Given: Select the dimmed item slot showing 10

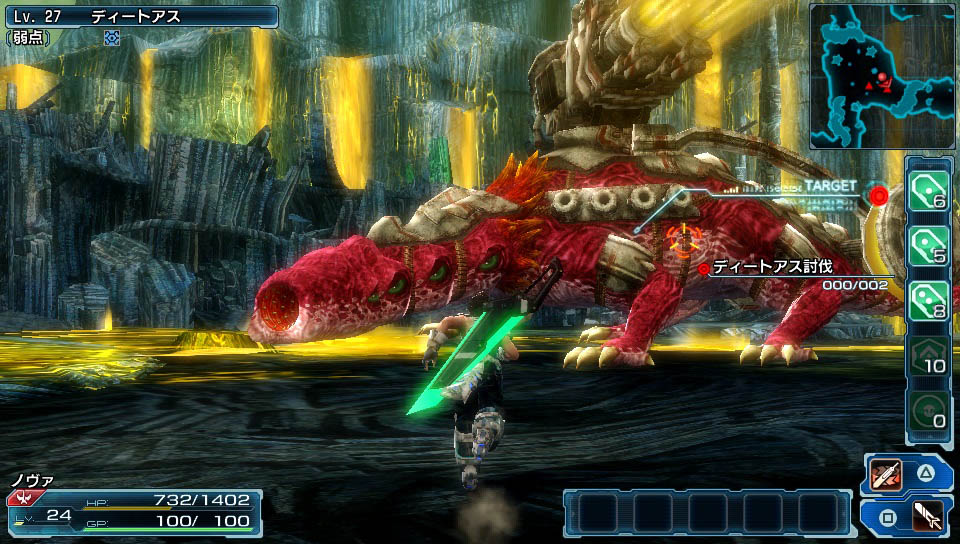Looking at the screenshot, I should pos(929,356).
